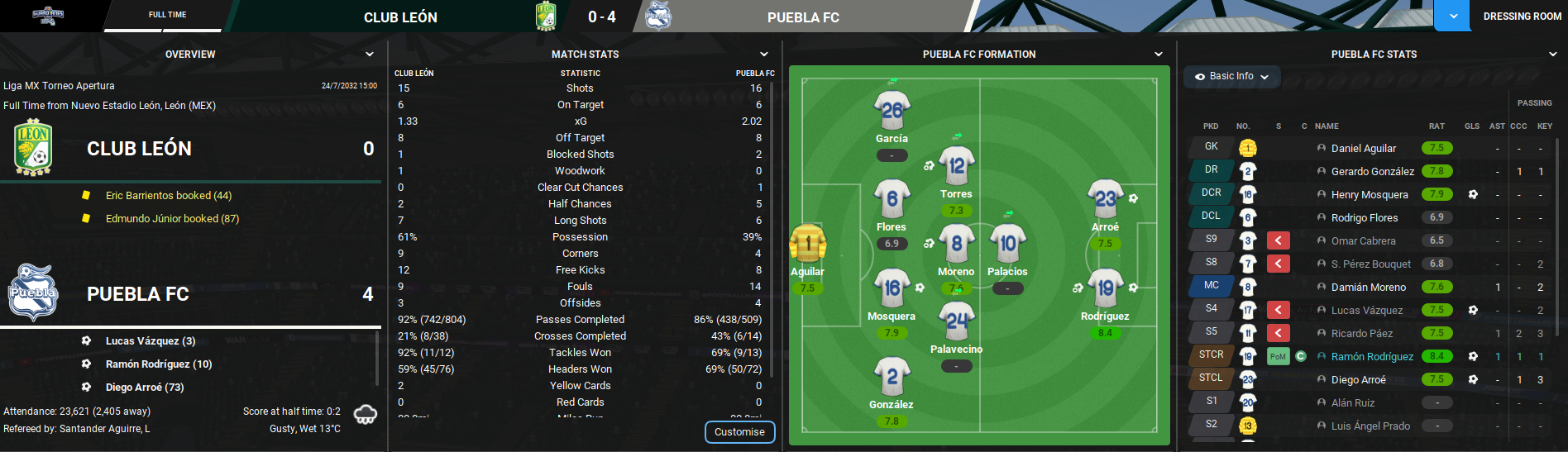
Task: Click the Club León team name header
Action: pos(400,17)
